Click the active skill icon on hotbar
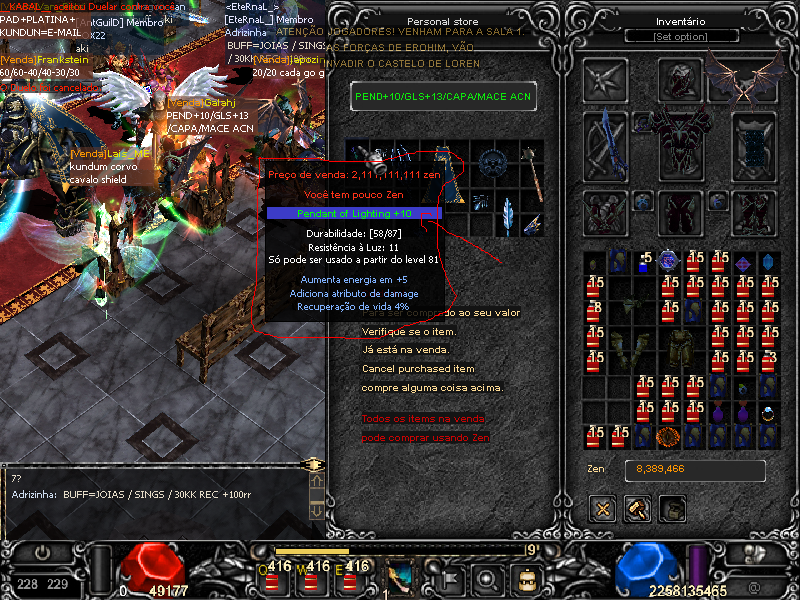This screenshot has width=800, height=600. click(x=402, y=577)
